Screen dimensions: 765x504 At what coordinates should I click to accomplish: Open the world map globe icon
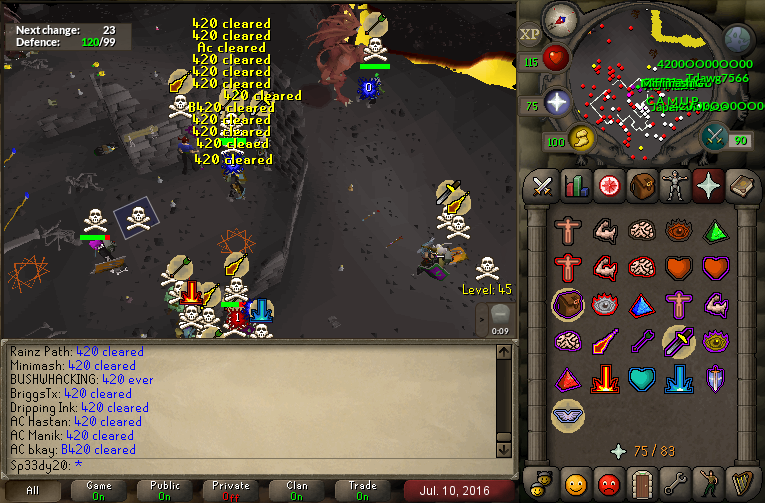click(737, 39)
